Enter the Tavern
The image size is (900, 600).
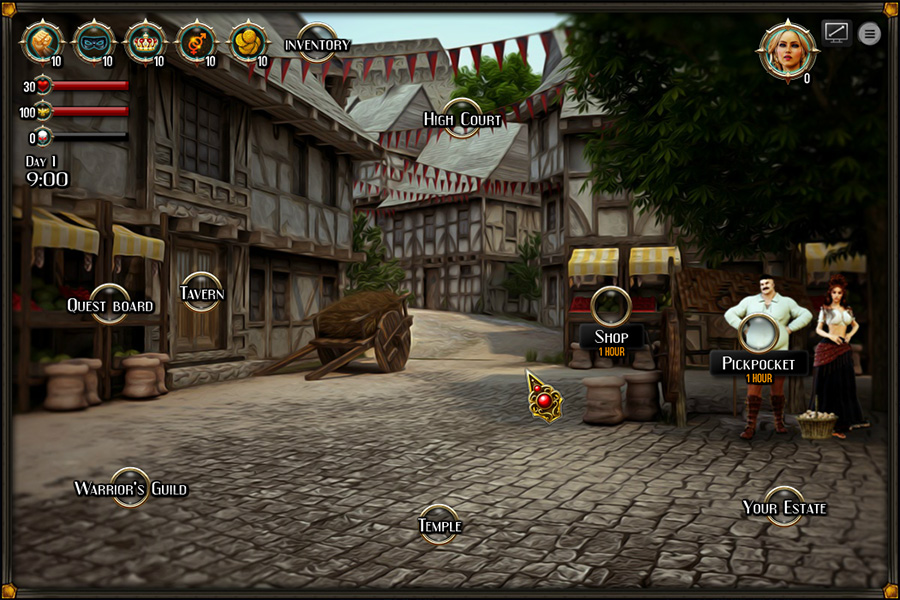click(201, 292)
